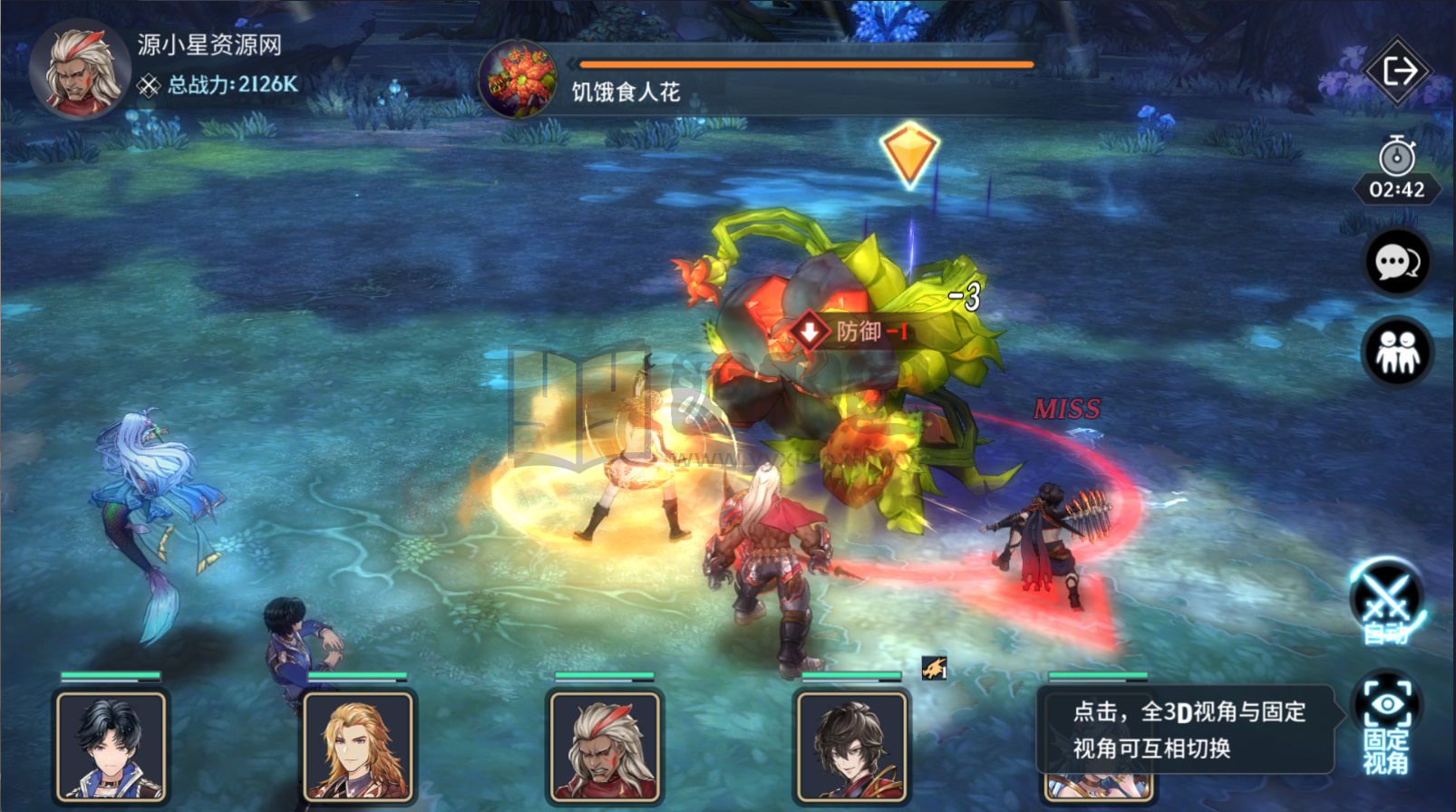This screenshot has width=1456, height=812.
Task: Open the team members icon
Action: click(x=1397, y=352)
